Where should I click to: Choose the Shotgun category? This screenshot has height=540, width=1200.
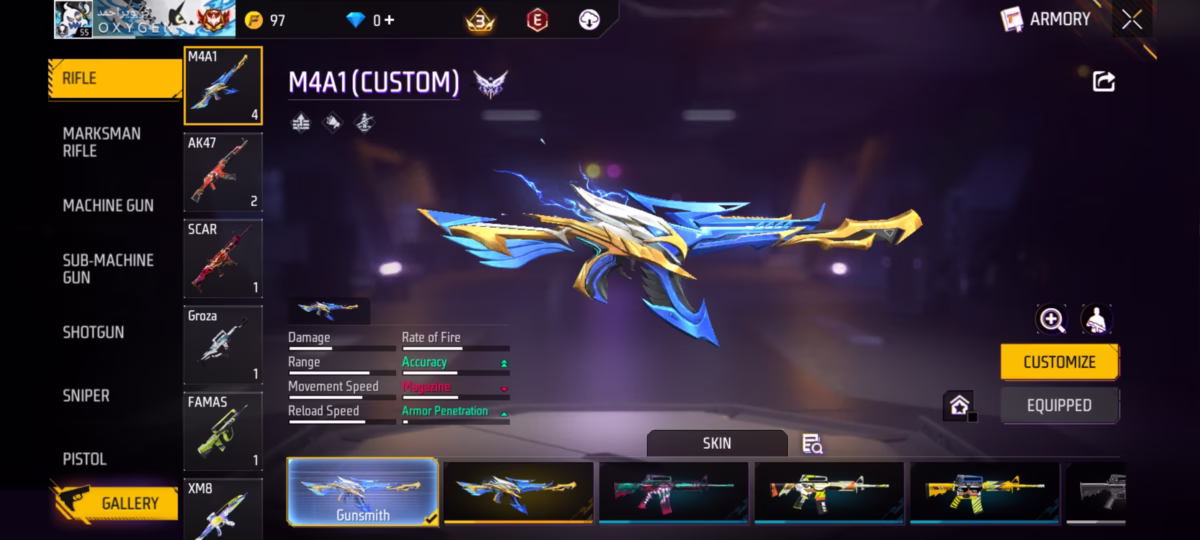[x=94, y=332]
